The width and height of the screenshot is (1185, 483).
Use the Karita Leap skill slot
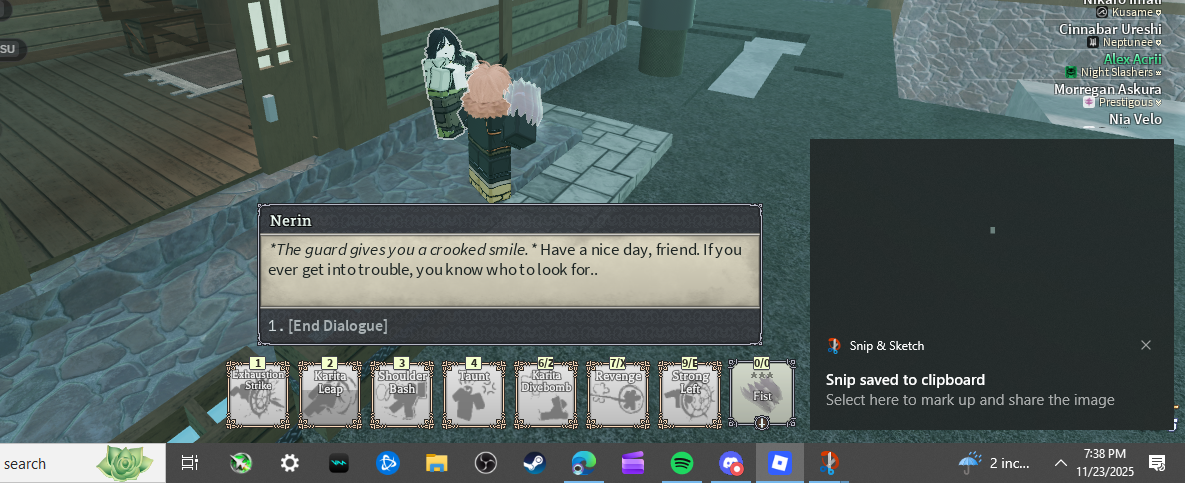pos(330,395)
